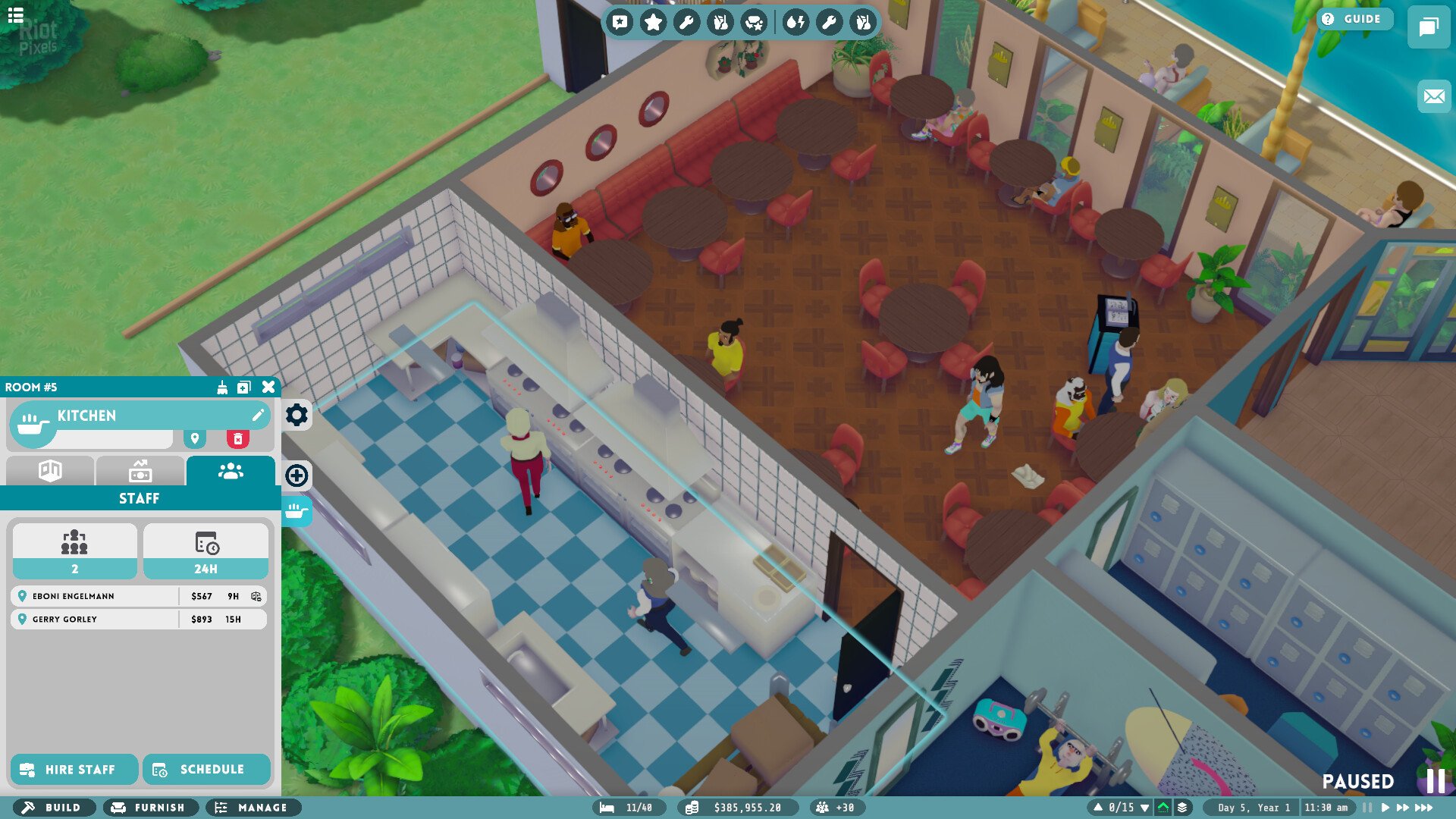Click the copy room icon in Room #5 header
This screenshot has width=1456, height=819.
pos(243,388)
